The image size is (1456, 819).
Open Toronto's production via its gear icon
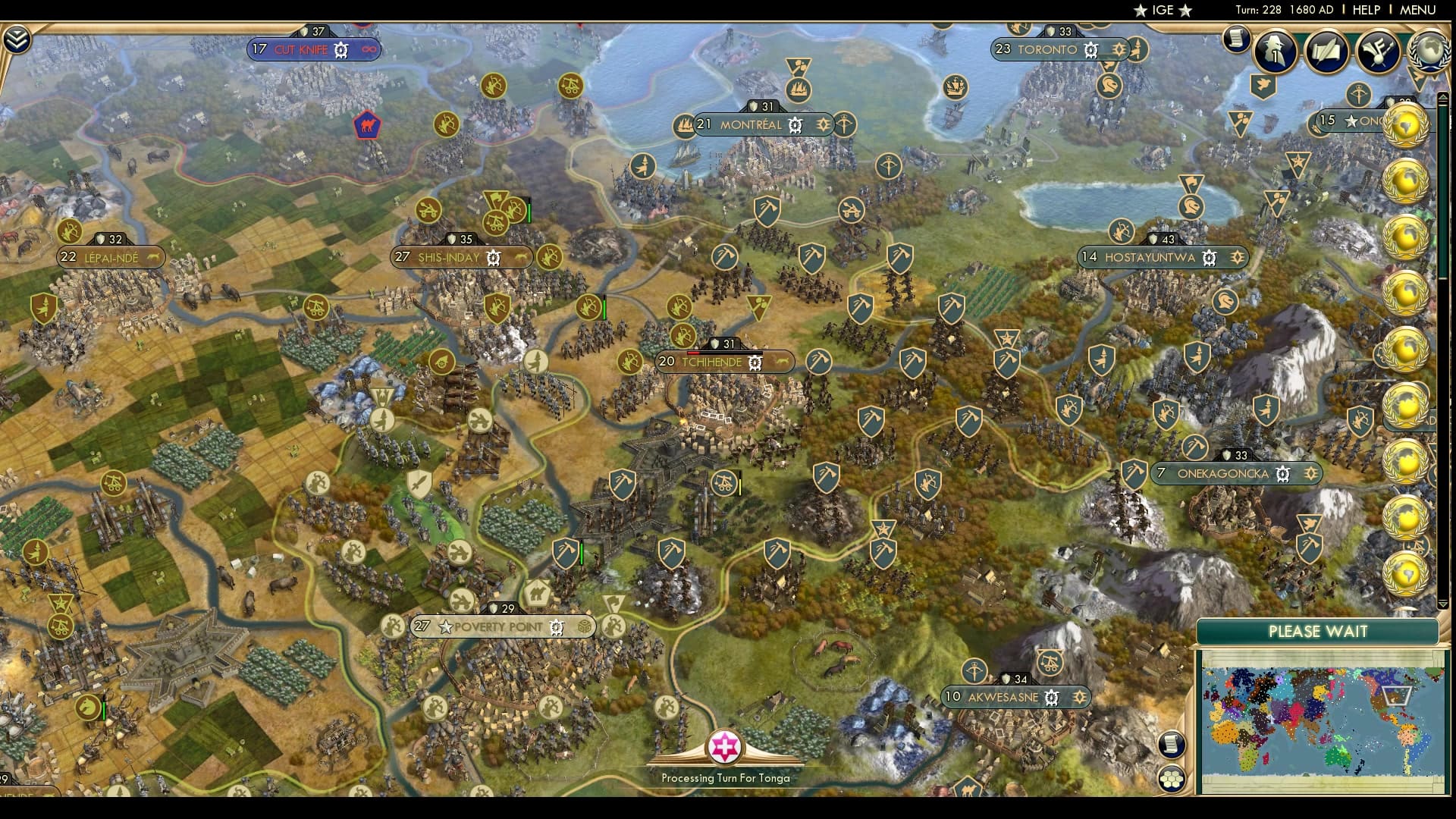[1090, 49]
